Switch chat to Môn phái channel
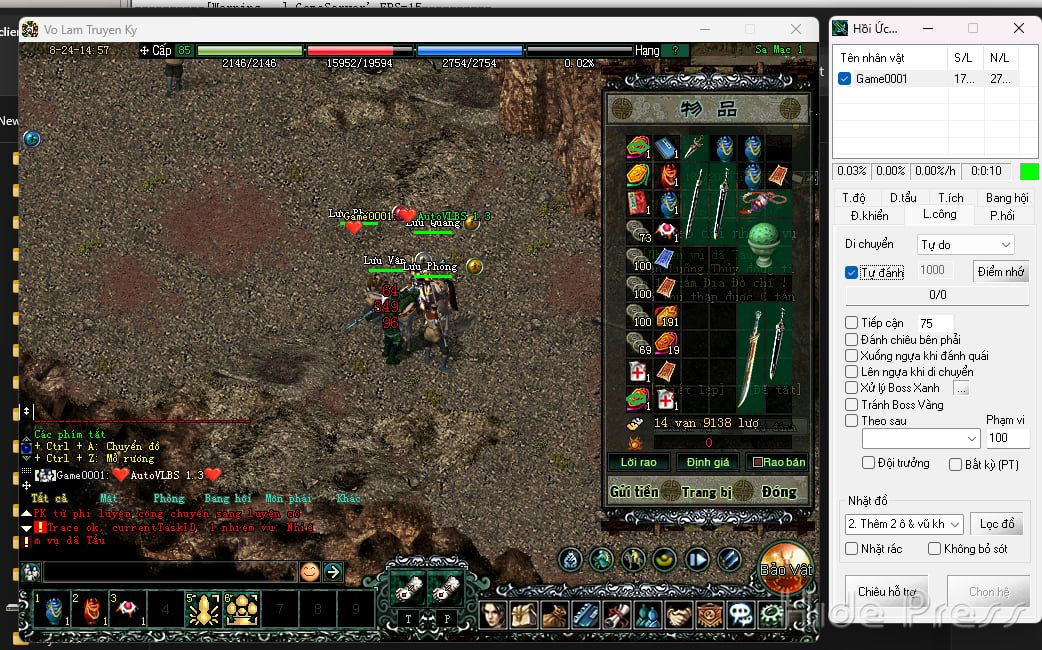1042x650 pixels. pos(287,498)
